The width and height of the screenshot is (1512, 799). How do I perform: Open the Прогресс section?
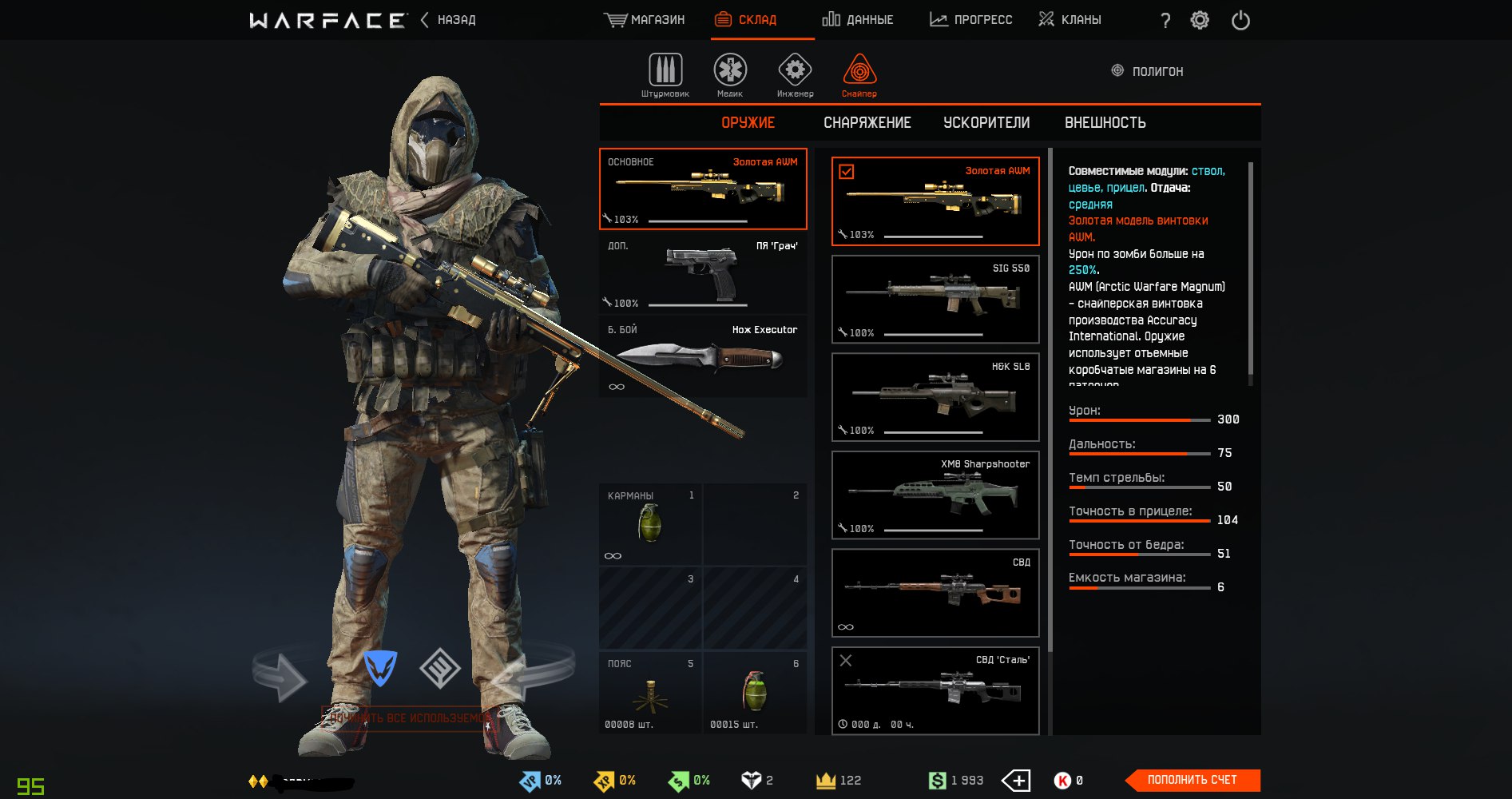(x=970, y=20)
